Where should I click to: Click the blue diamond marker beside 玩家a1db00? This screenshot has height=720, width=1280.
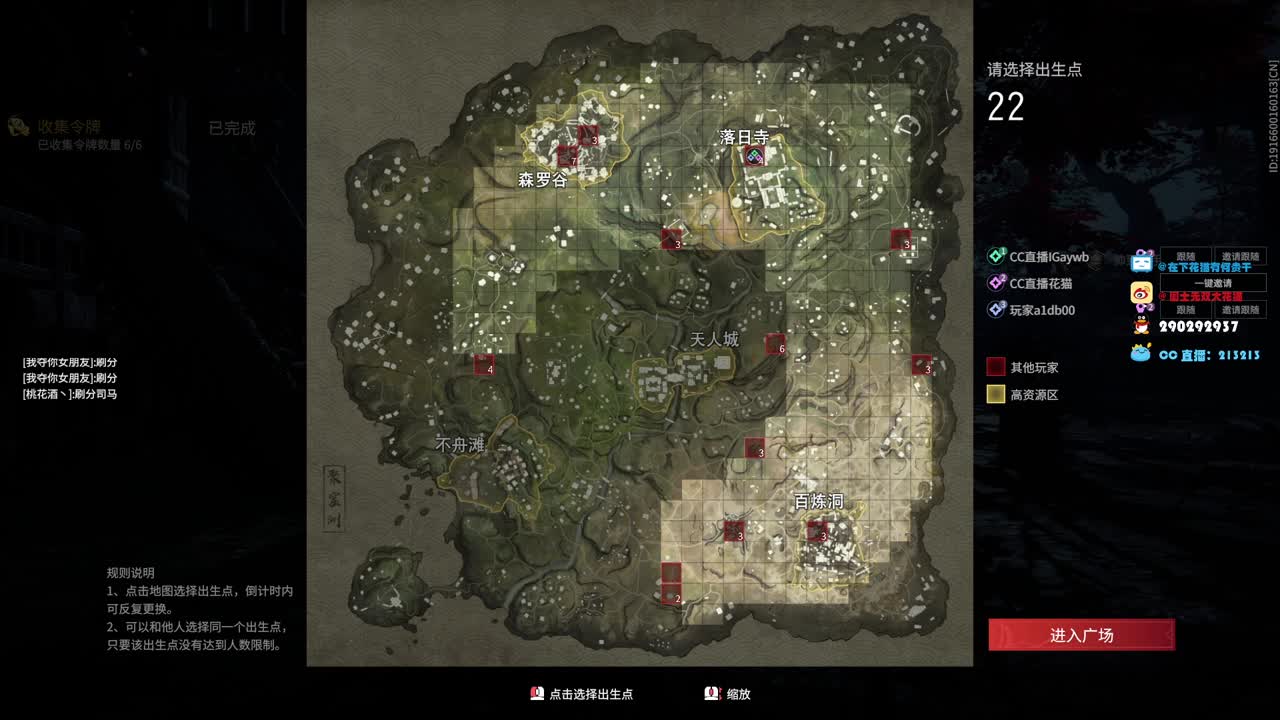coord(995,309)
